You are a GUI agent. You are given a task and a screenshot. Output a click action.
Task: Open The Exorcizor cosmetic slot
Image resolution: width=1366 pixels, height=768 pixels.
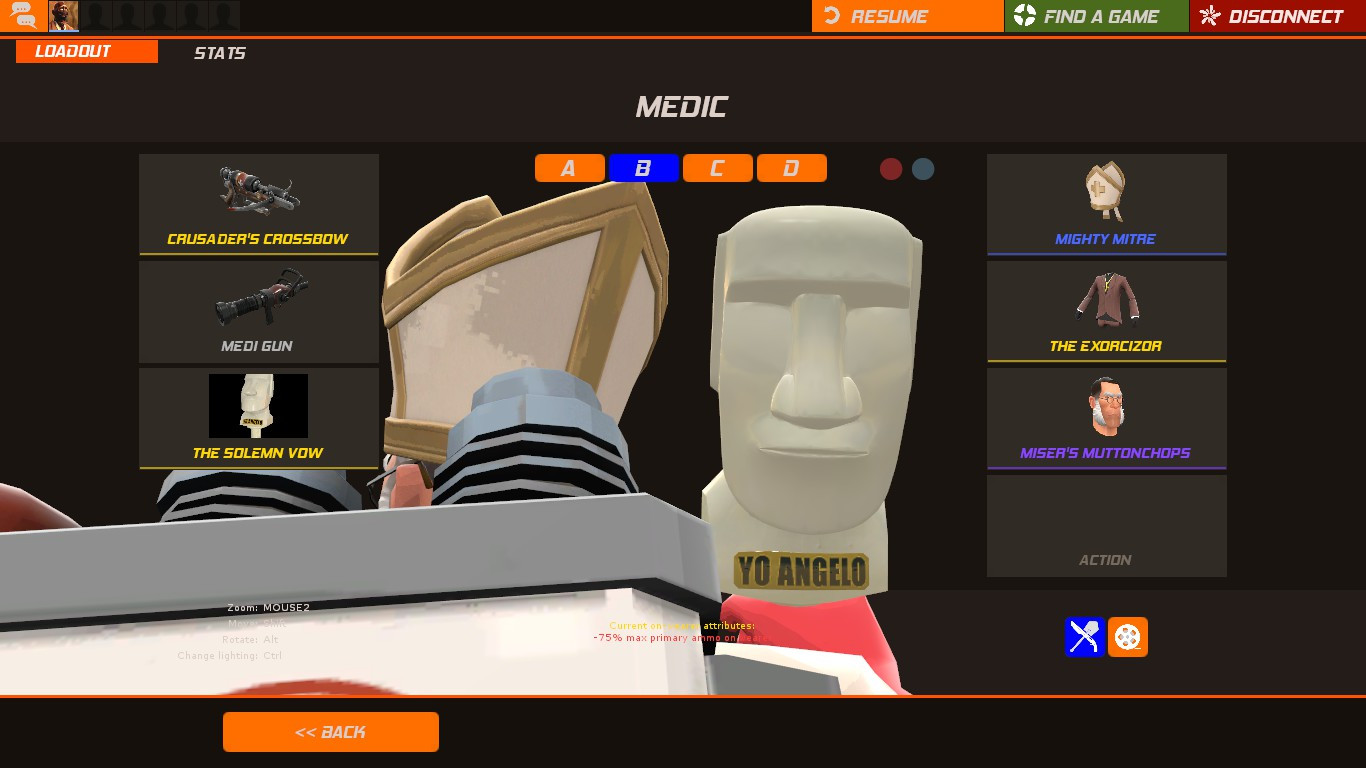[x=1106, y=310]
